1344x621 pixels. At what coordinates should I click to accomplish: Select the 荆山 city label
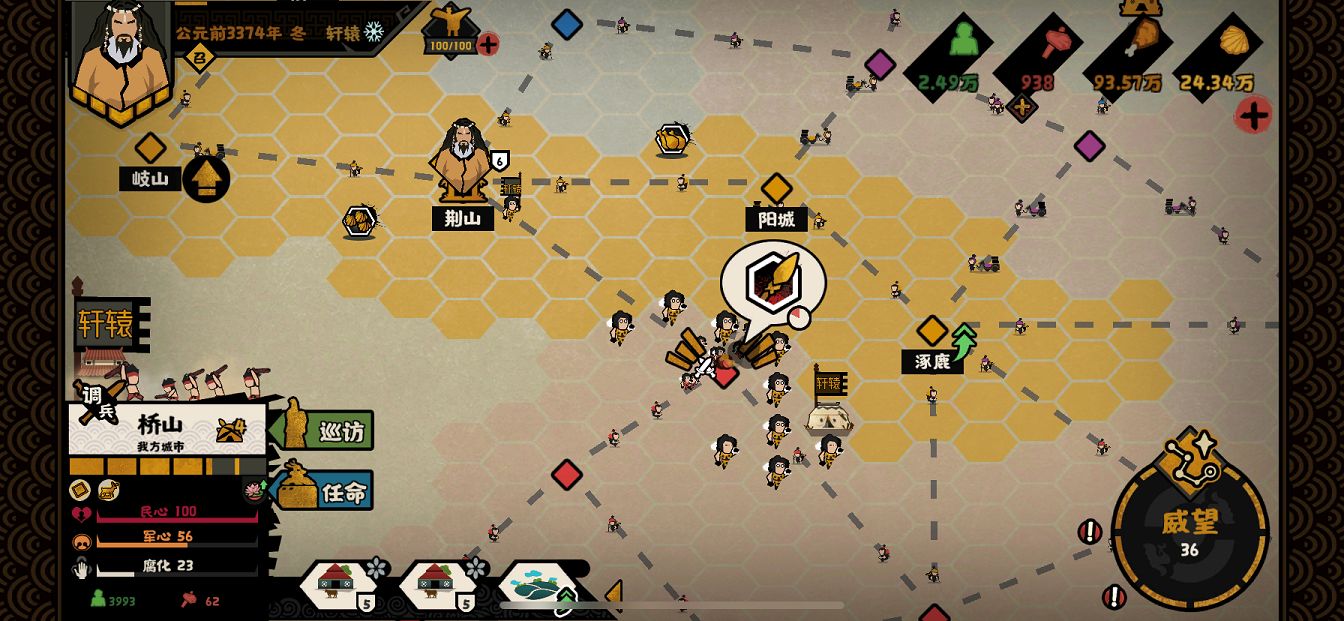pyautogui.click(x=463, y=218)
